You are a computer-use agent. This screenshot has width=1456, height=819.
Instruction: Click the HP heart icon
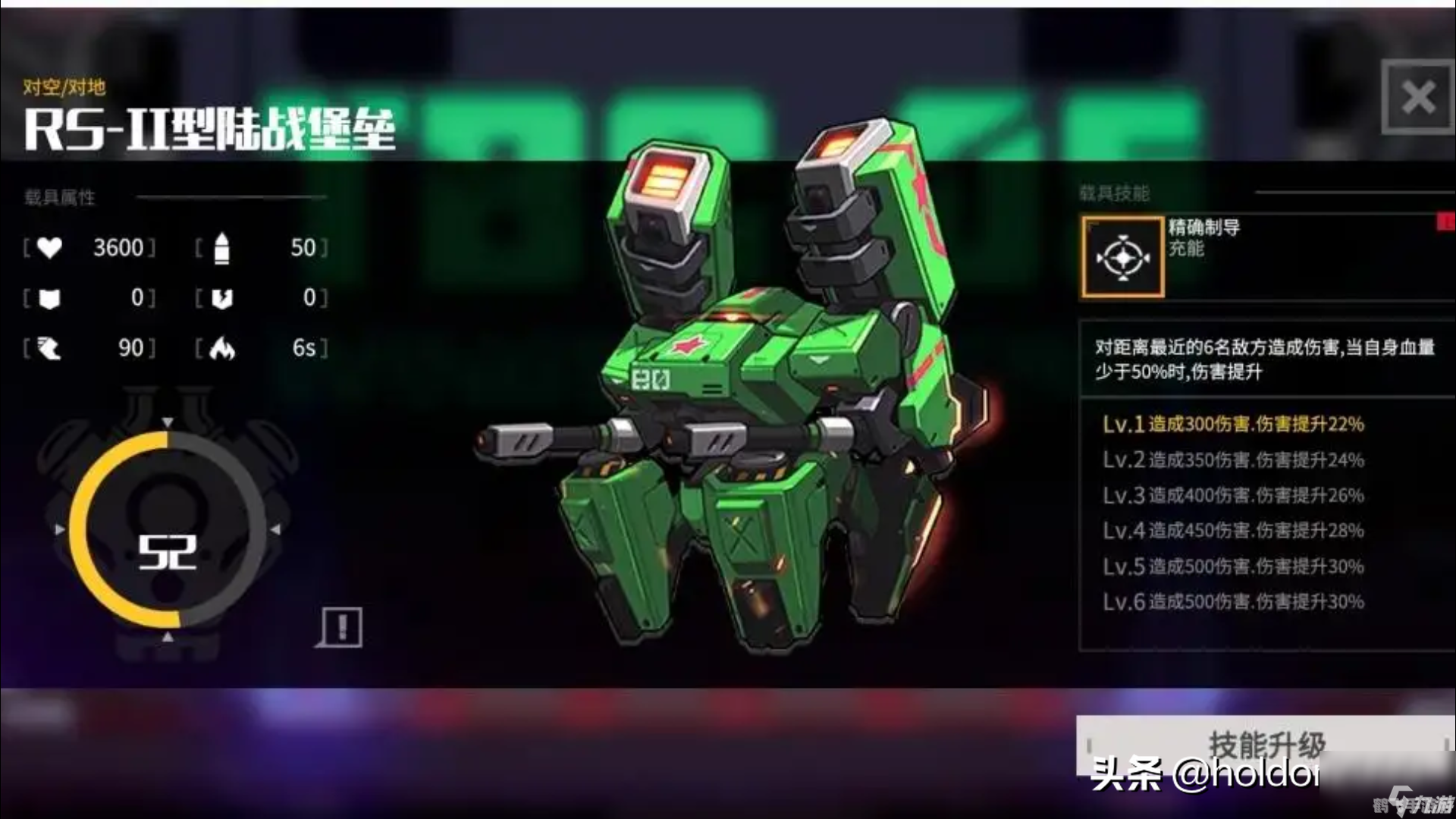48,247
